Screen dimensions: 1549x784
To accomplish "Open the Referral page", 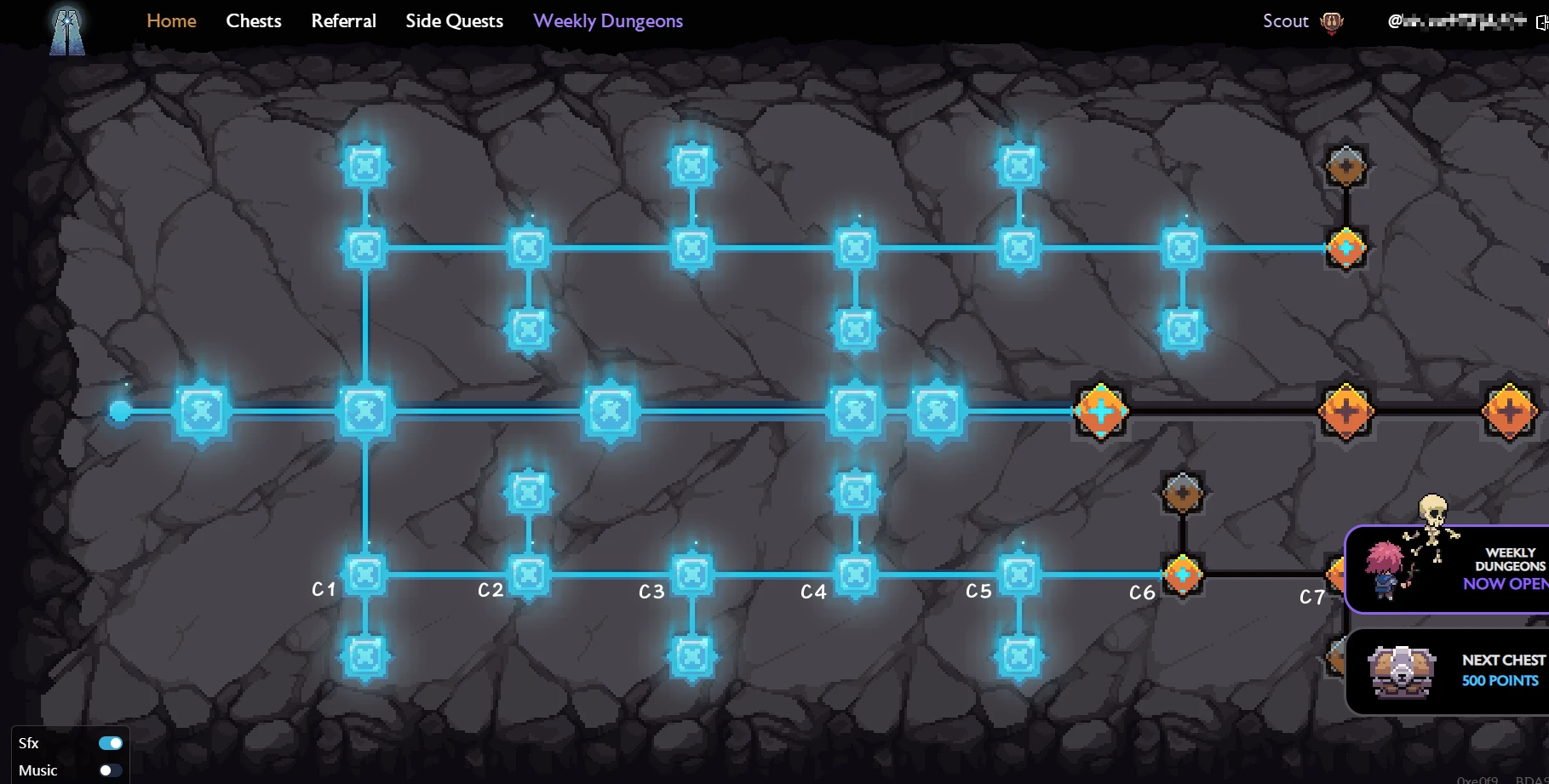I will coord(343,20).
